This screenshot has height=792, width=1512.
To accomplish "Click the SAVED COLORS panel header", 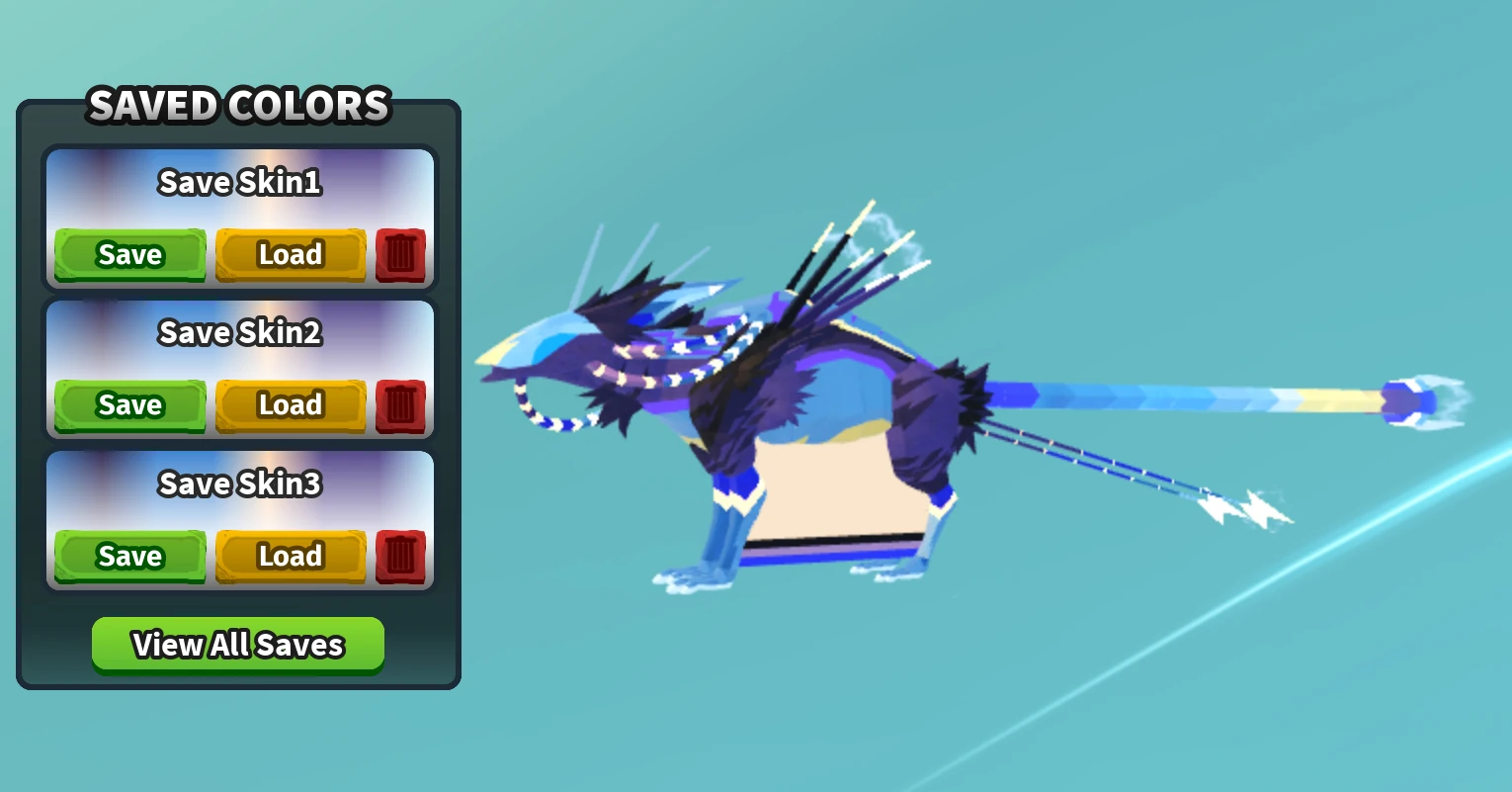I will pos(239,106).
